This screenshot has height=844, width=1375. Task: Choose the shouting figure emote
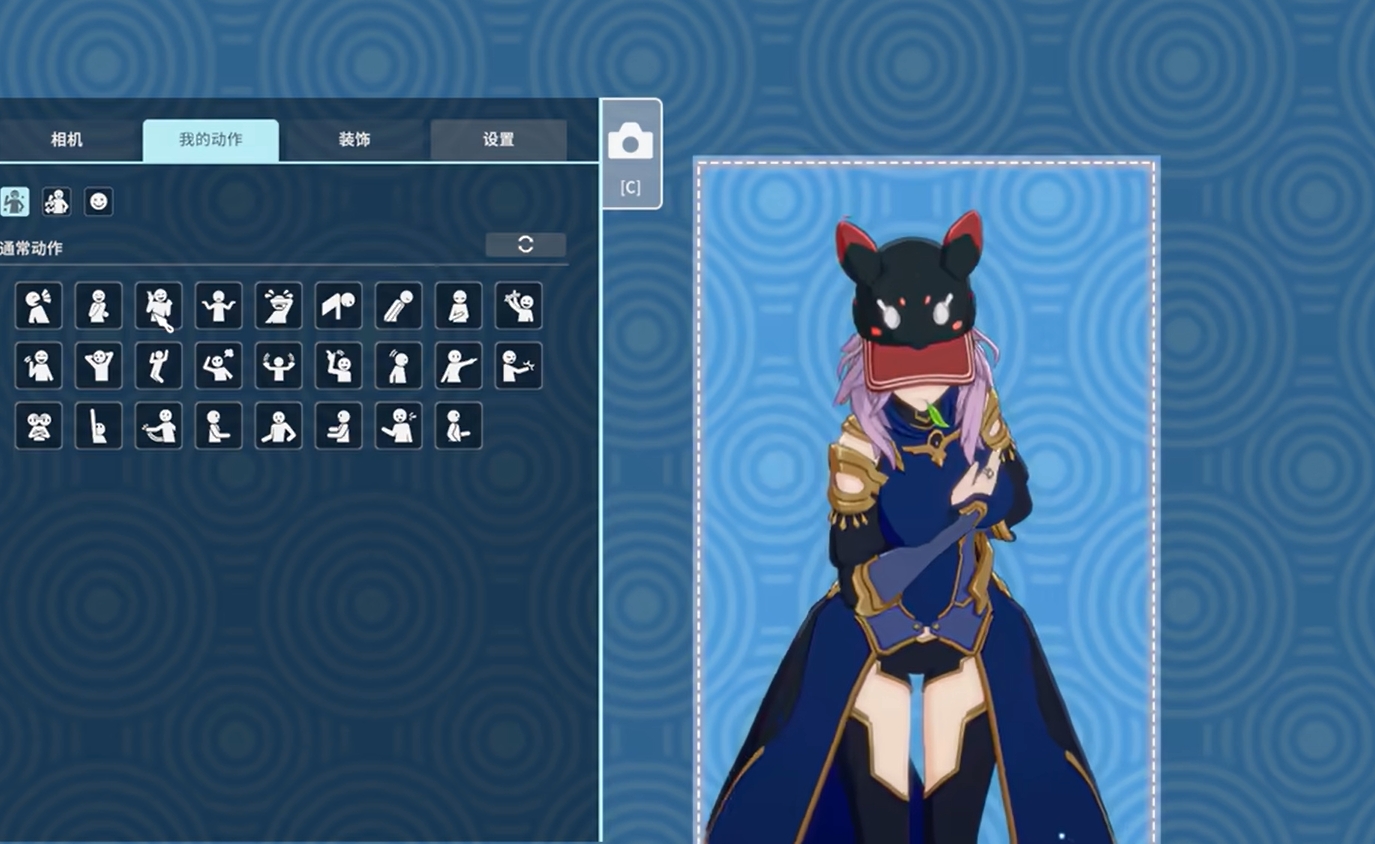(x=39, y=306)
